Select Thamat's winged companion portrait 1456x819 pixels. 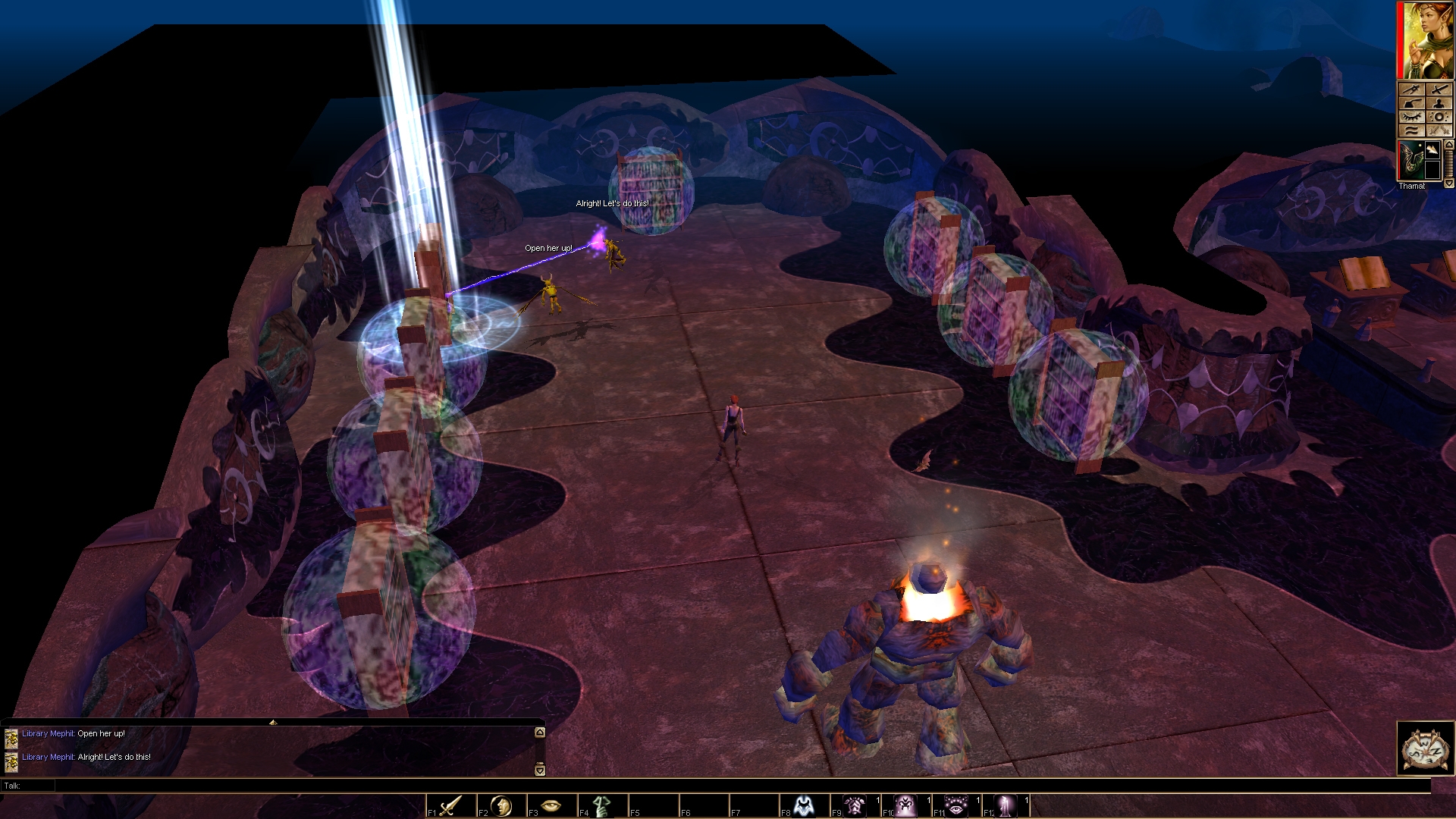point(1411,160)
